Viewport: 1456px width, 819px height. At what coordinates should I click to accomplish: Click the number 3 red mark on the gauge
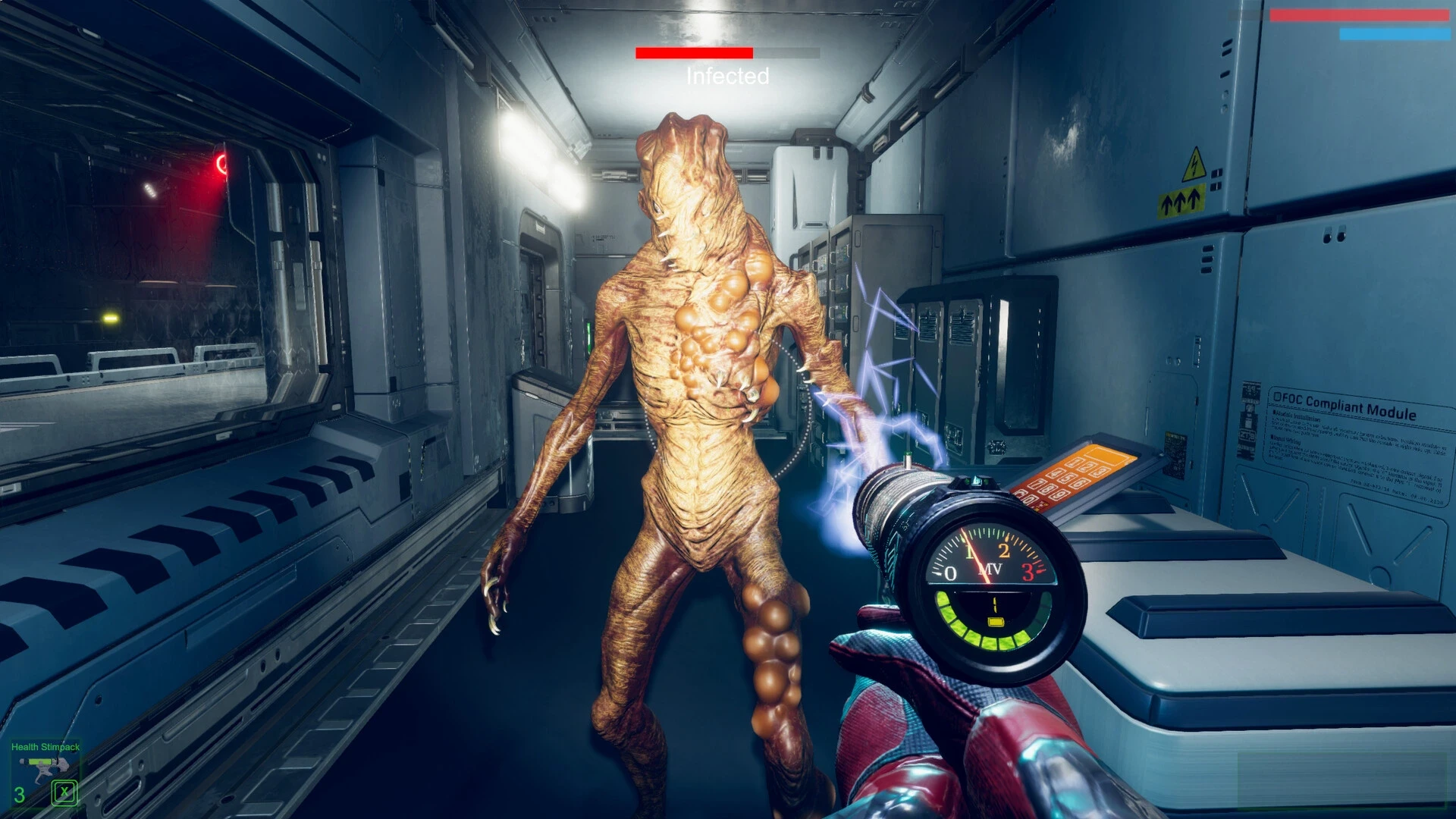(1028, 571)
